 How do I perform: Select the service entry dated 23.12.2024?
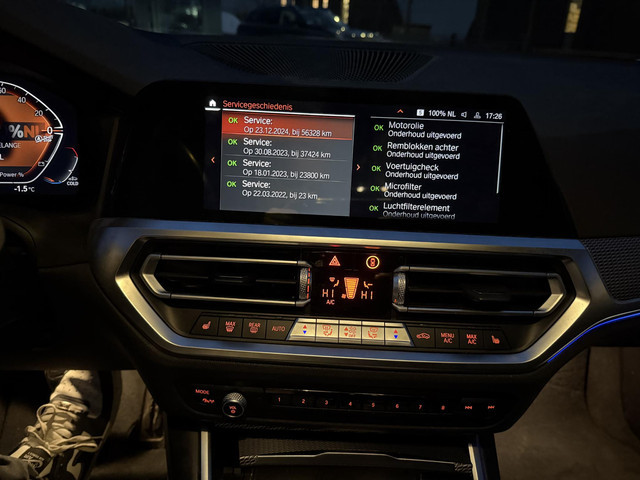(x=287, y=125)
